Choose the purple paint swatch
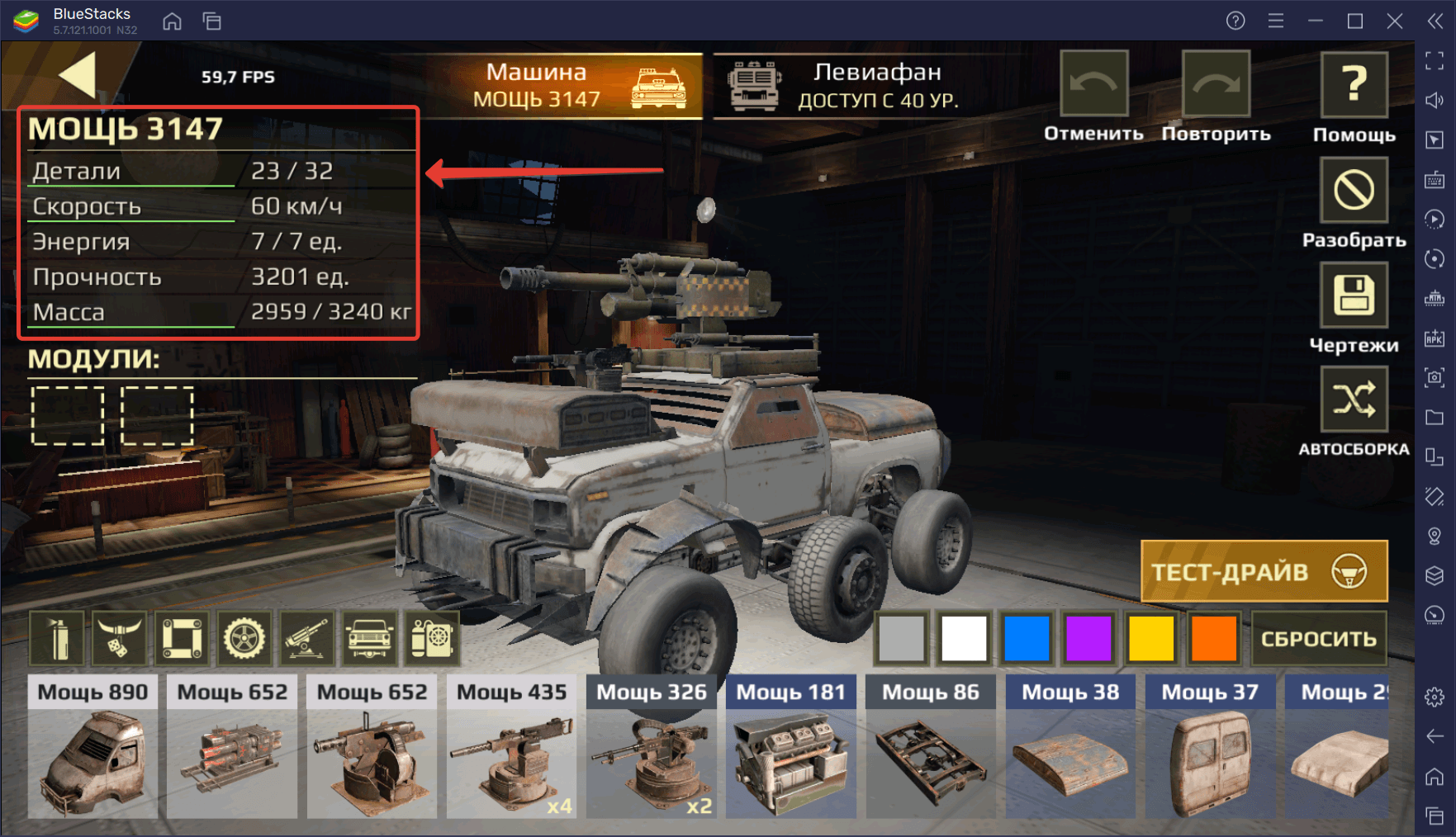 point(1088,638)
